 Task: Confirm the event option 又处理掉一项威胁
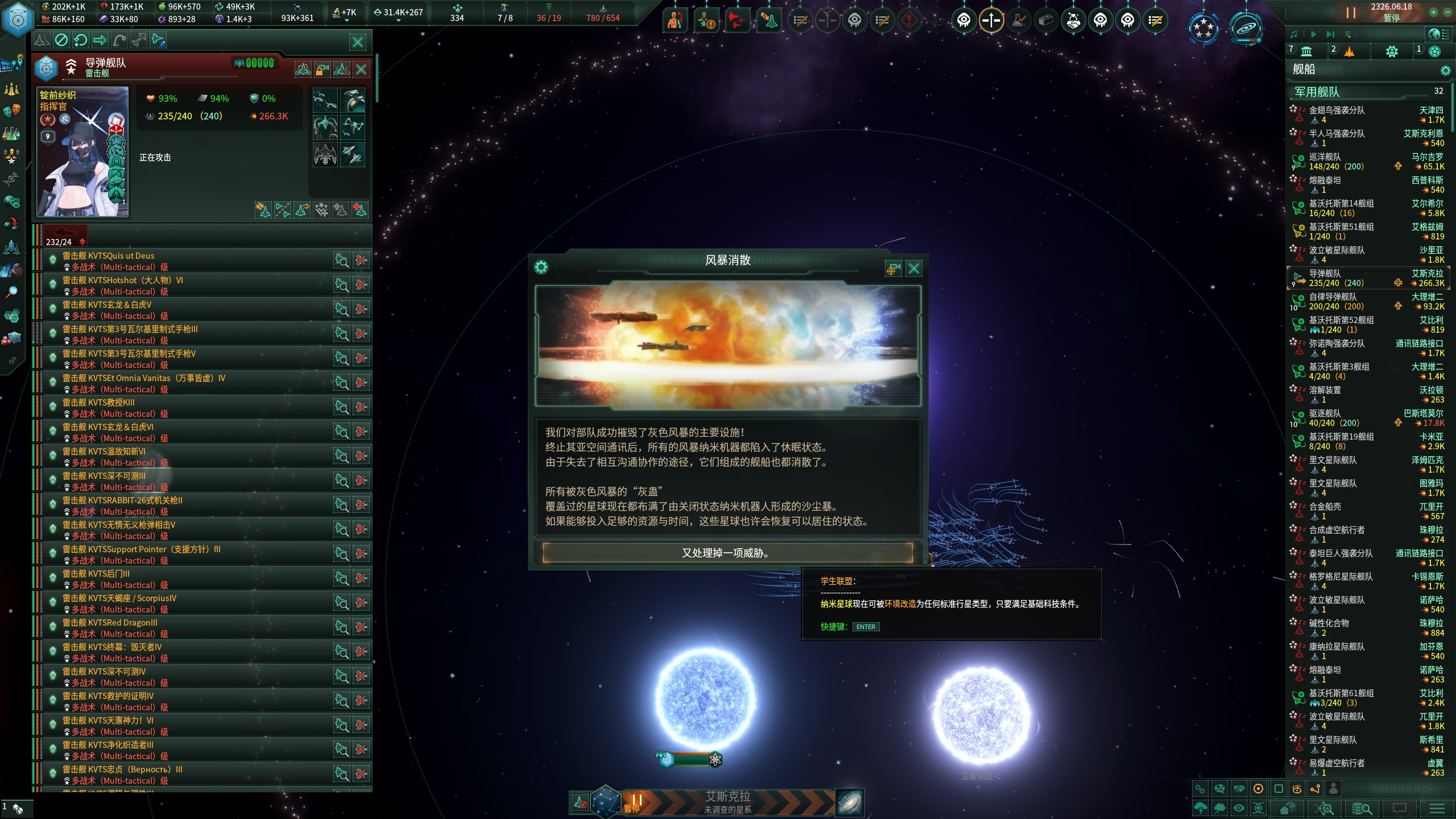727,553
